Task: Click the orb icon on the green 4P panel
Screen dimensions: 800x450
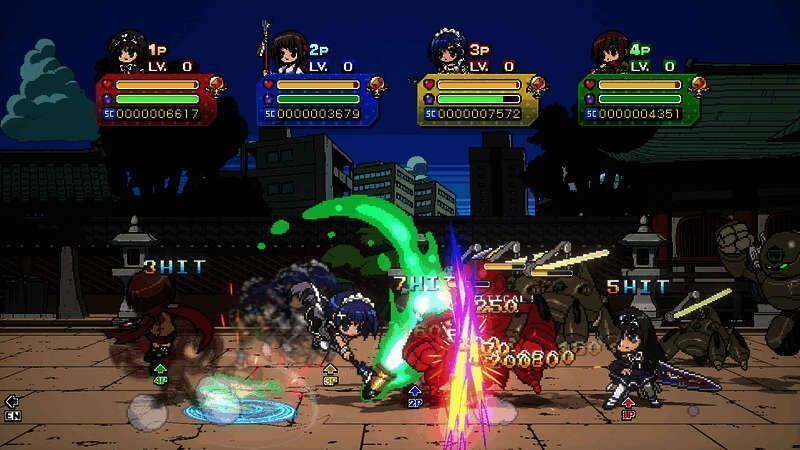Action: point(700,86)
